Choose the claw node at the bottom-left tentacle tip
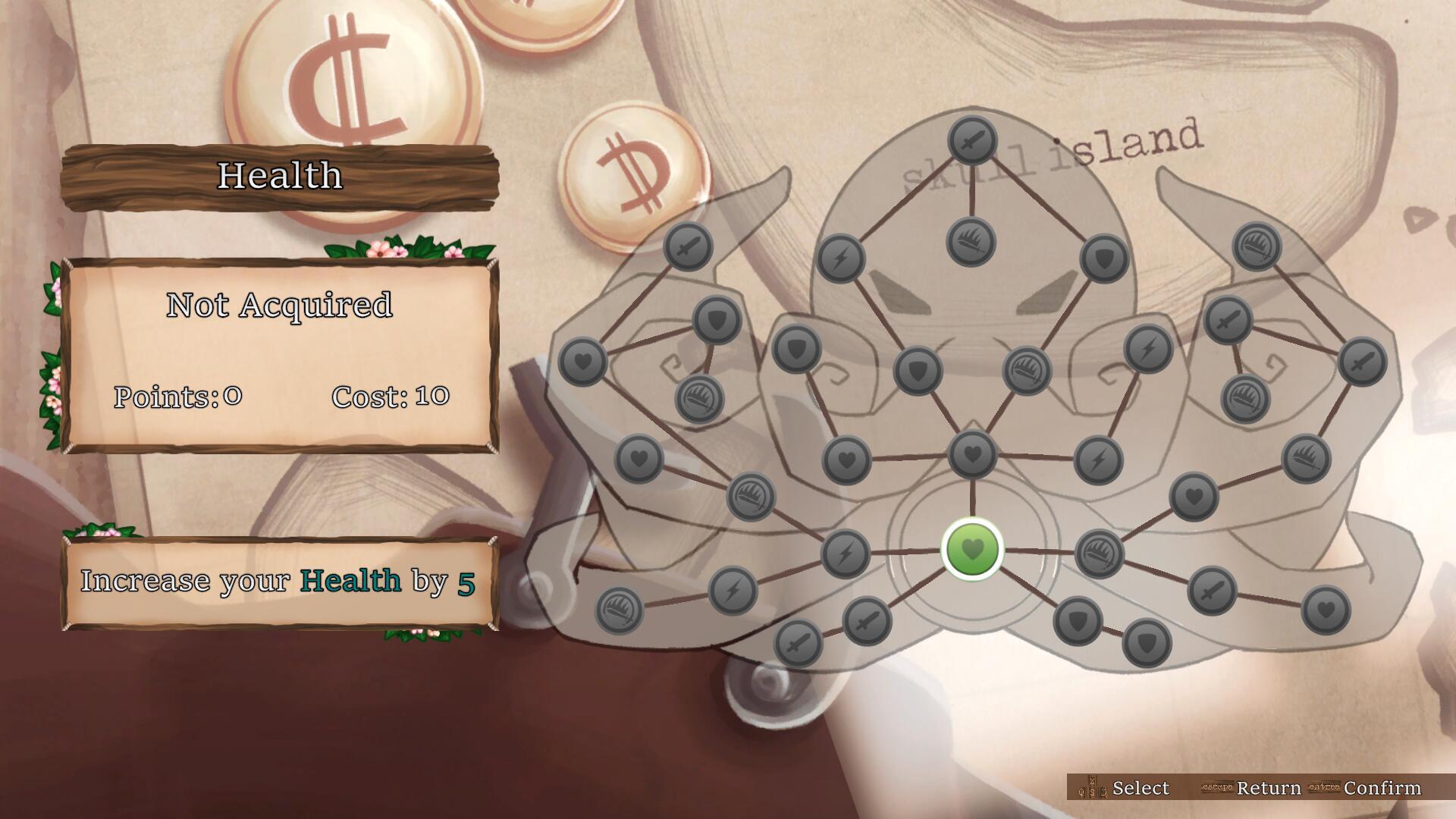Viewport: 1456px width, 819px height. (620, 610)
